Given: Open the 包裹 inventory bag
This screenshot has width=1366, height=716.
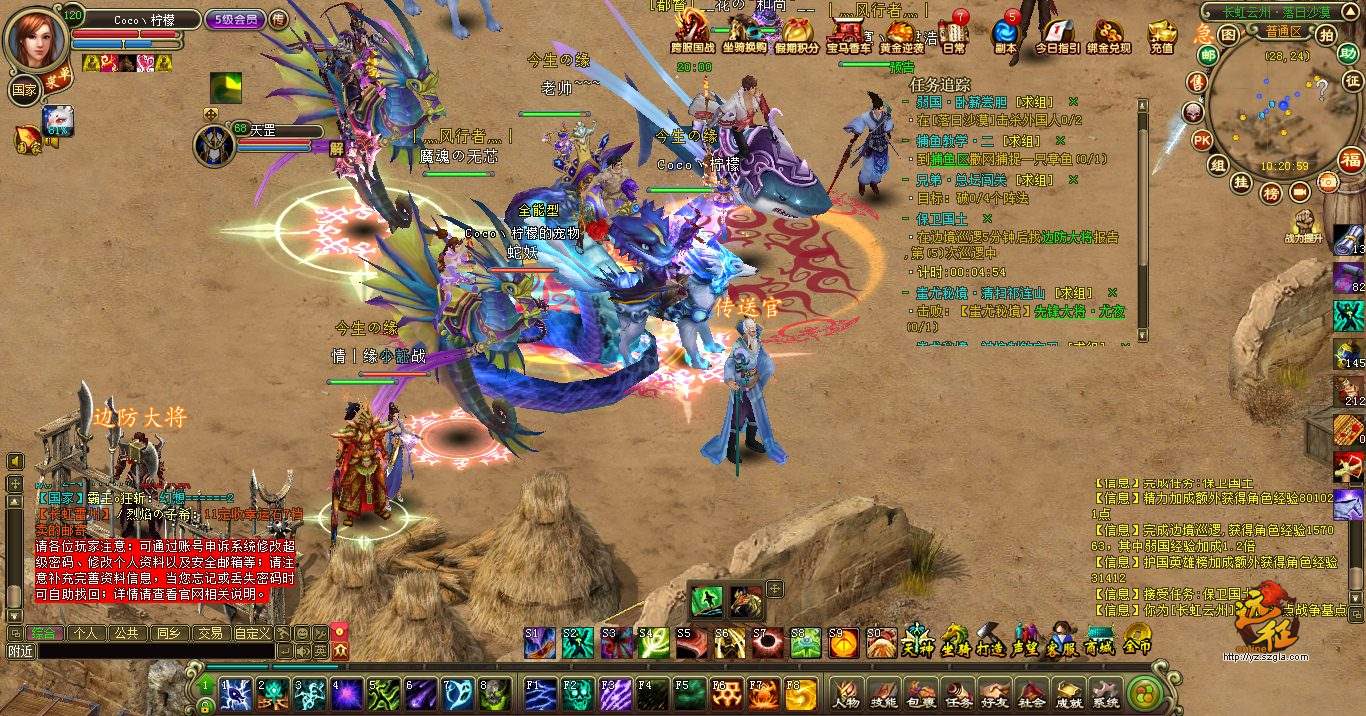Looking at the screenshot, I should 920,692.
